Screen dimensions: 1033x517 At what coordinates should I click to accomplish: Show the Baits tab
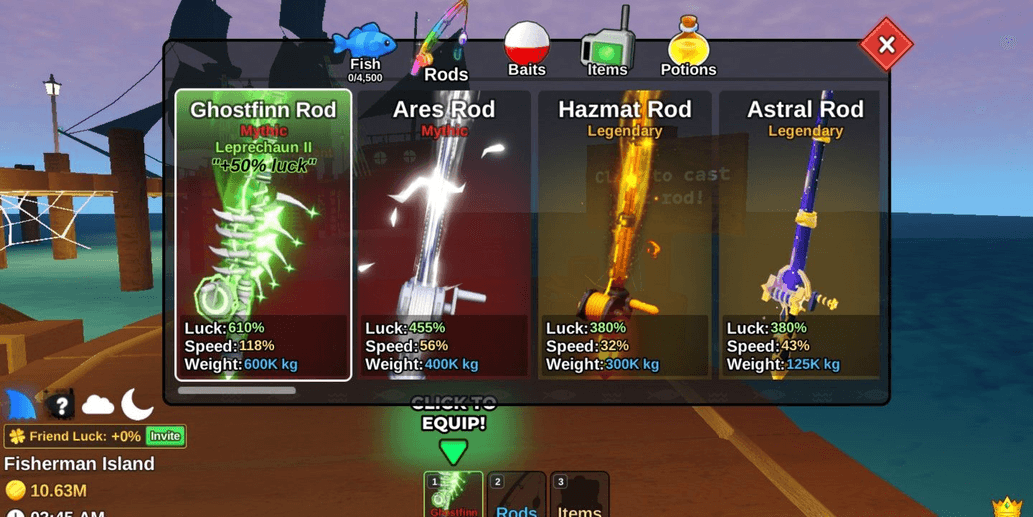coord(527,50)
